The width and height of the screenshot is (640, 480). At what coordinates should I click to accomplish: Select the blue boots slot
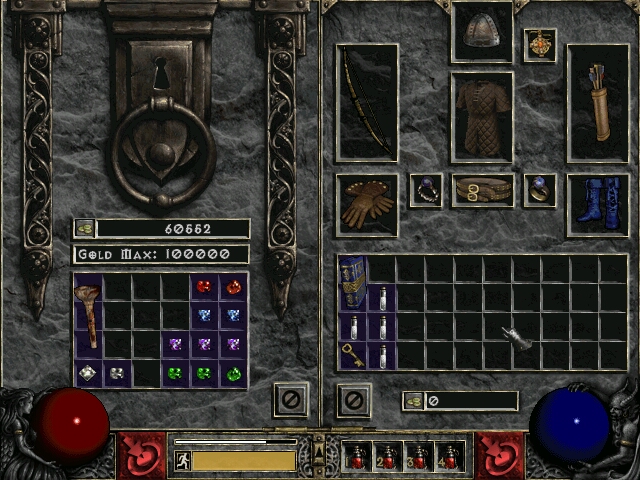tap(598, 204)
